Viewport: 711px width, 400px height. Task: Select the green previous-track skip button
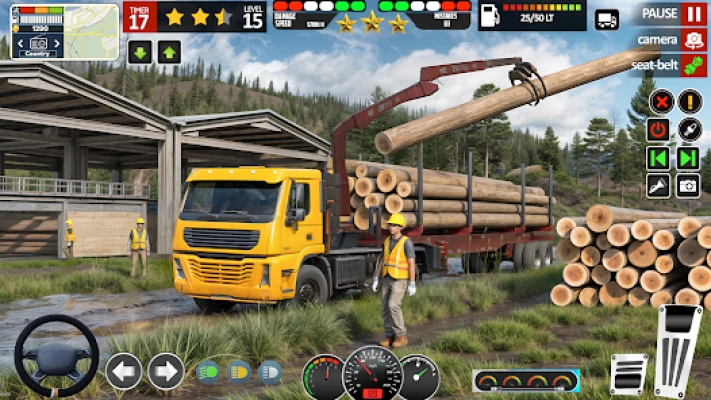point(658,158)
